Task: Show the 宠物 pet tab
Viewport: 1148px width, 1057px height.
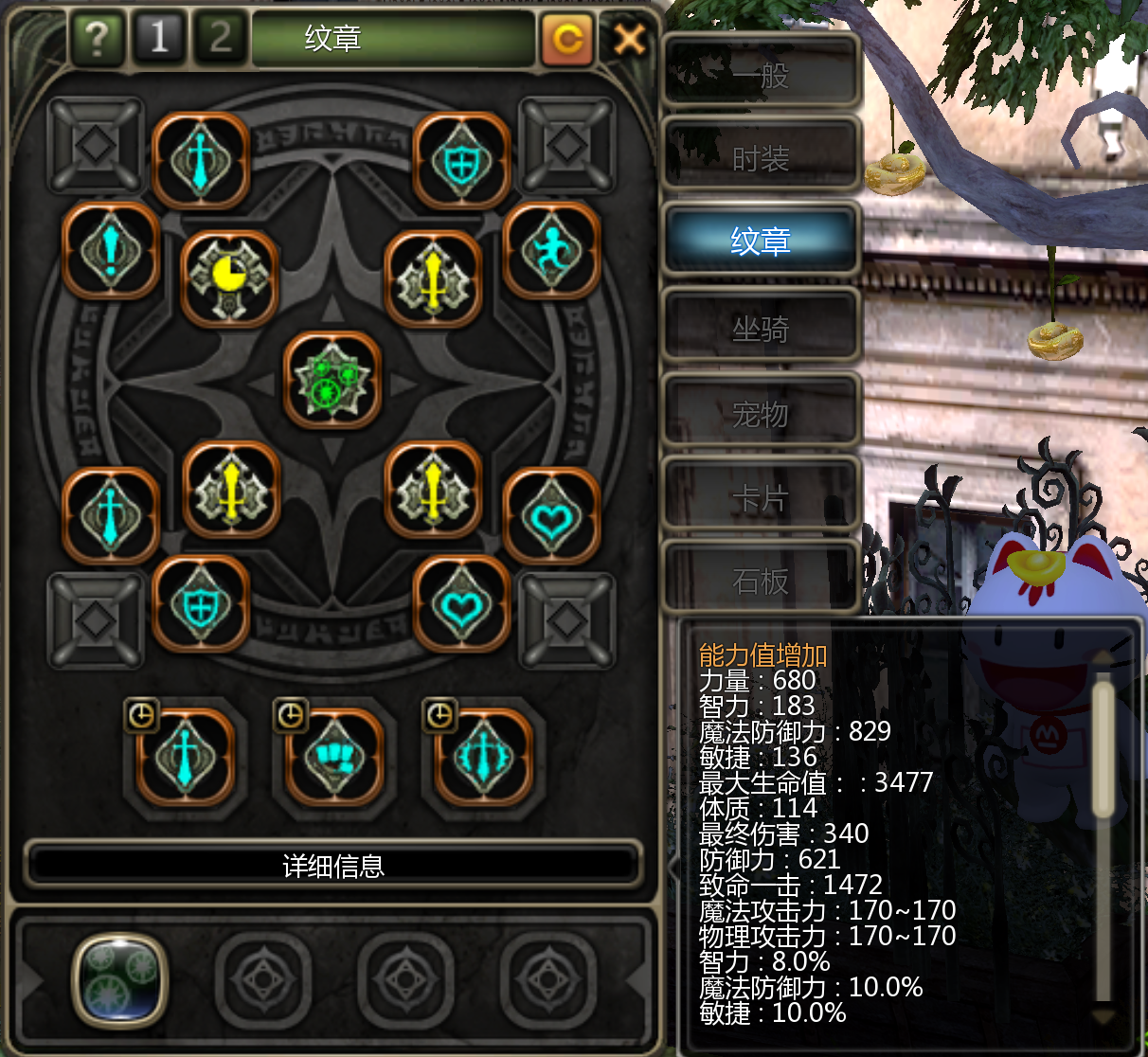Action: (761, 413)
